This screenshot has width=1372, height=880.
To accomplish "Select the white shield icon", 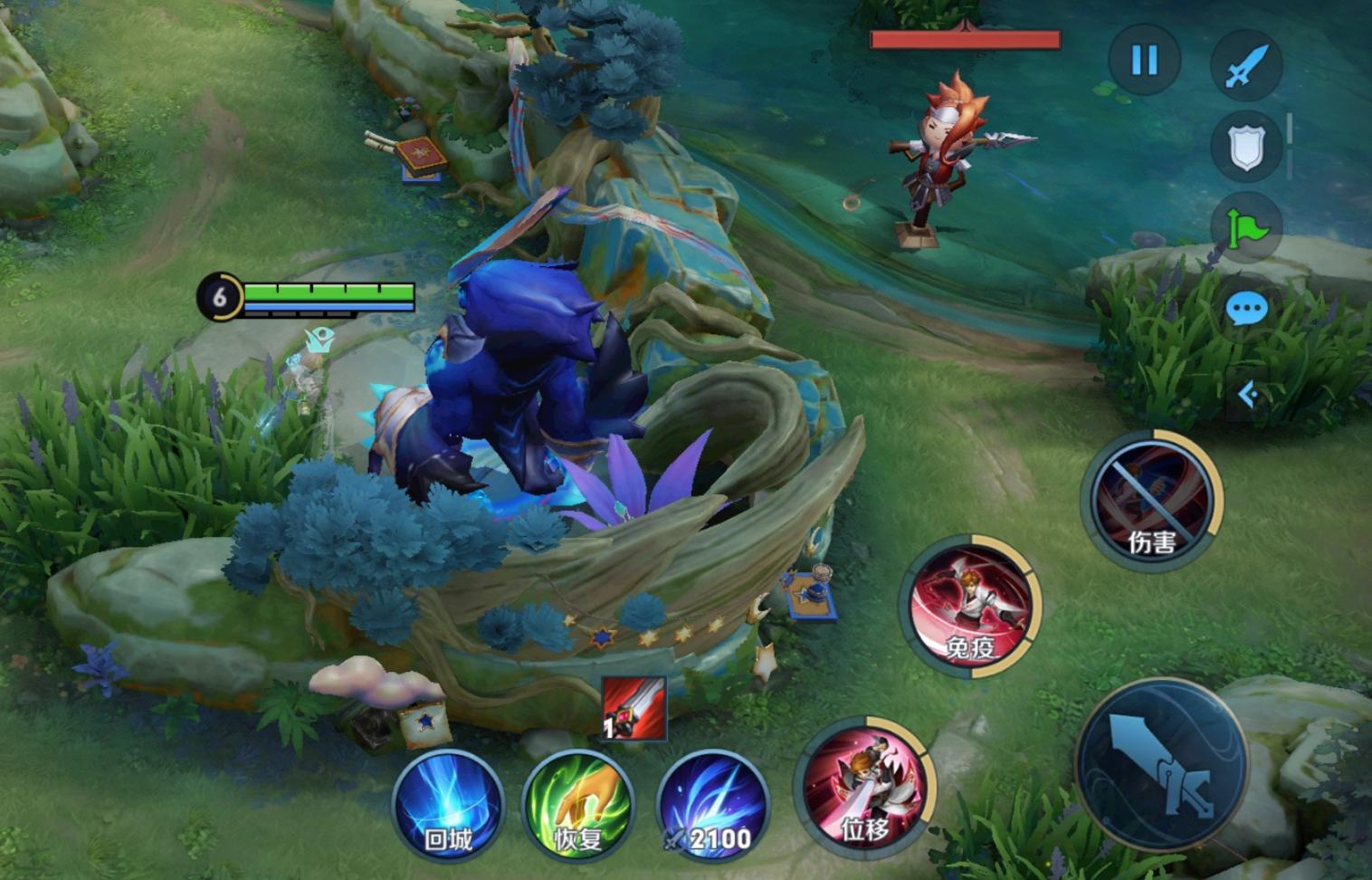I will [x=1246, y=146].
